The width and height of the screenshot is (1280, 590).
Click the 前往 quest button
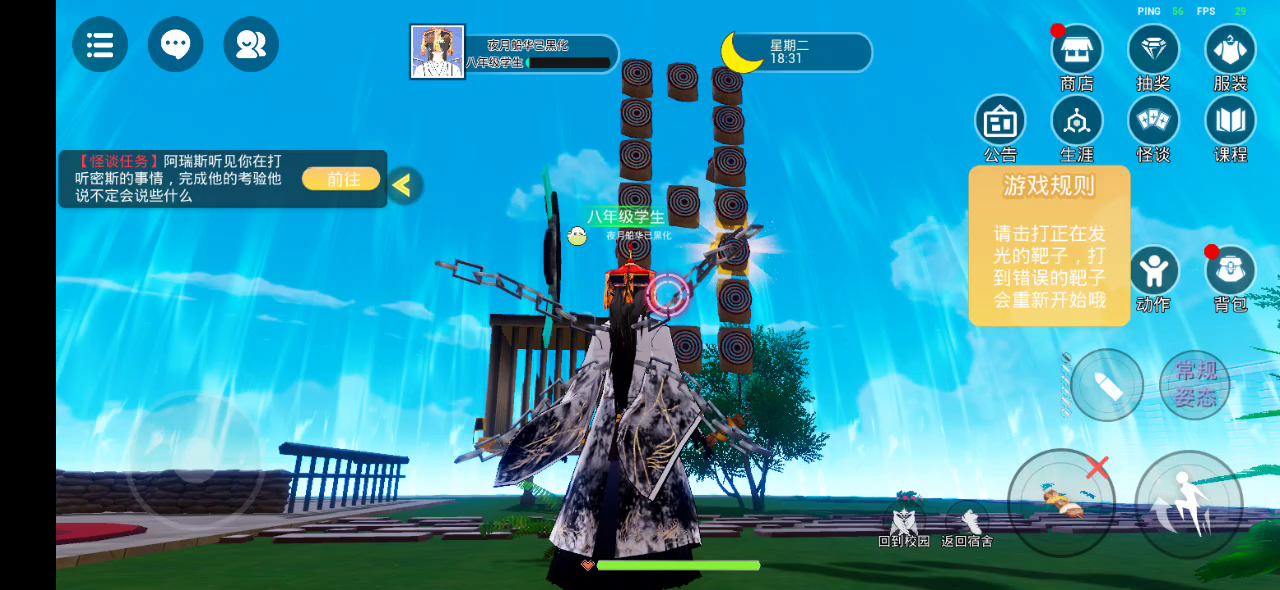(341, 179)
